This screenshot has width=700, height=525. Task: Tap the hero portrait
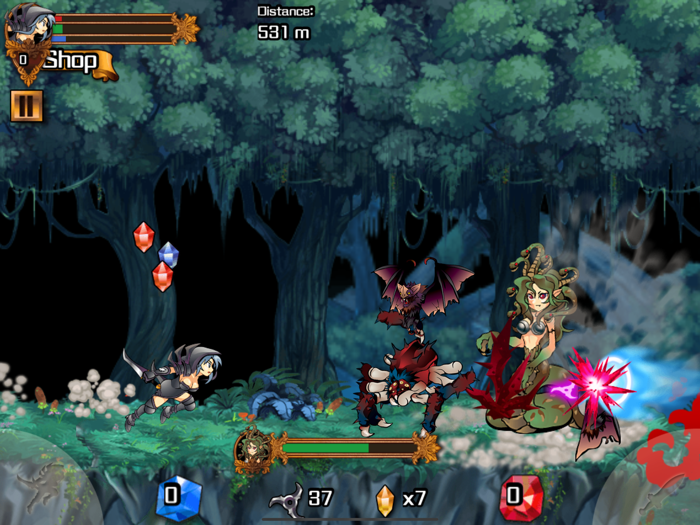pos(27,30)
